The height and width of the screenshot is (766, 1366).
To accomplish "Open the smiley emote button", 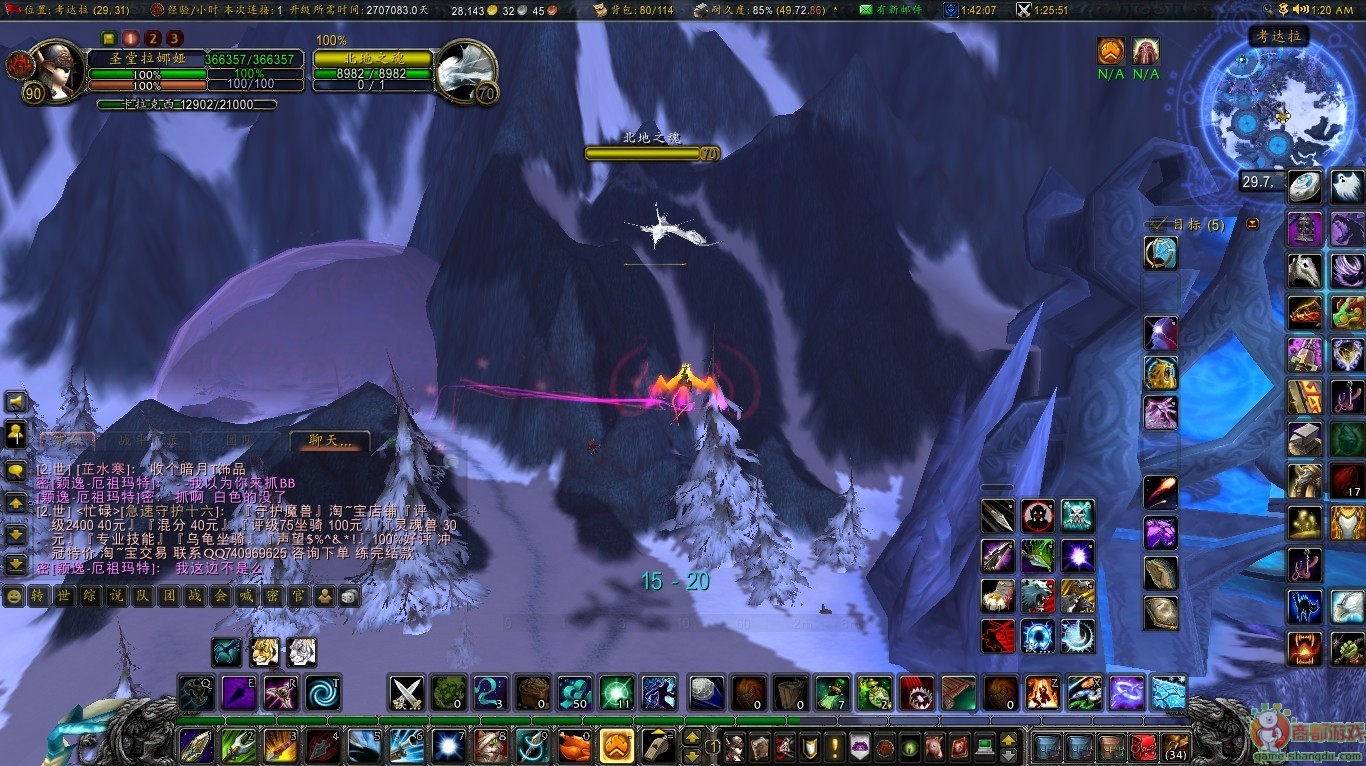I will click(14, 596).
